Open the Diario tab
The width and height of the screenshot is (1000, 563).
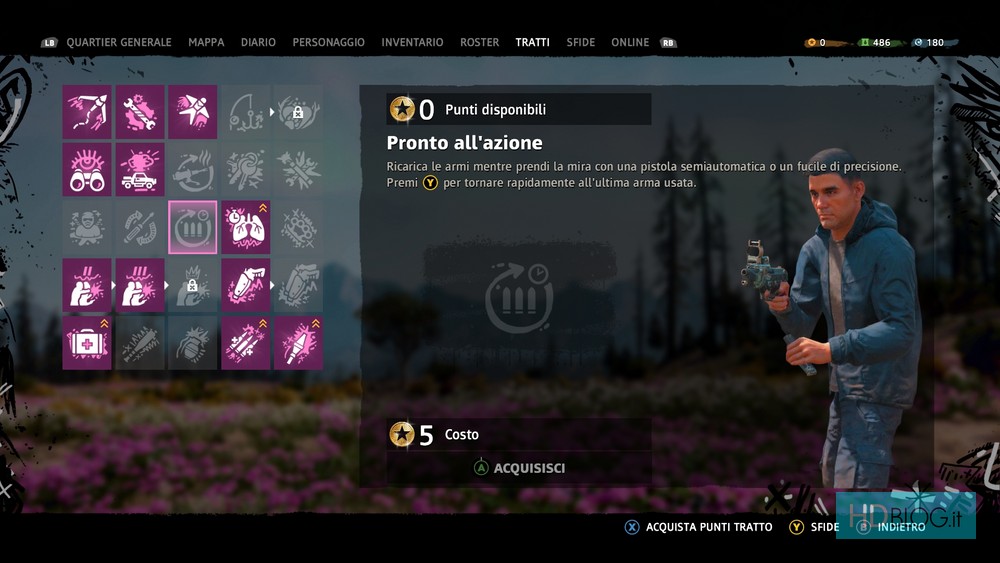258,43
